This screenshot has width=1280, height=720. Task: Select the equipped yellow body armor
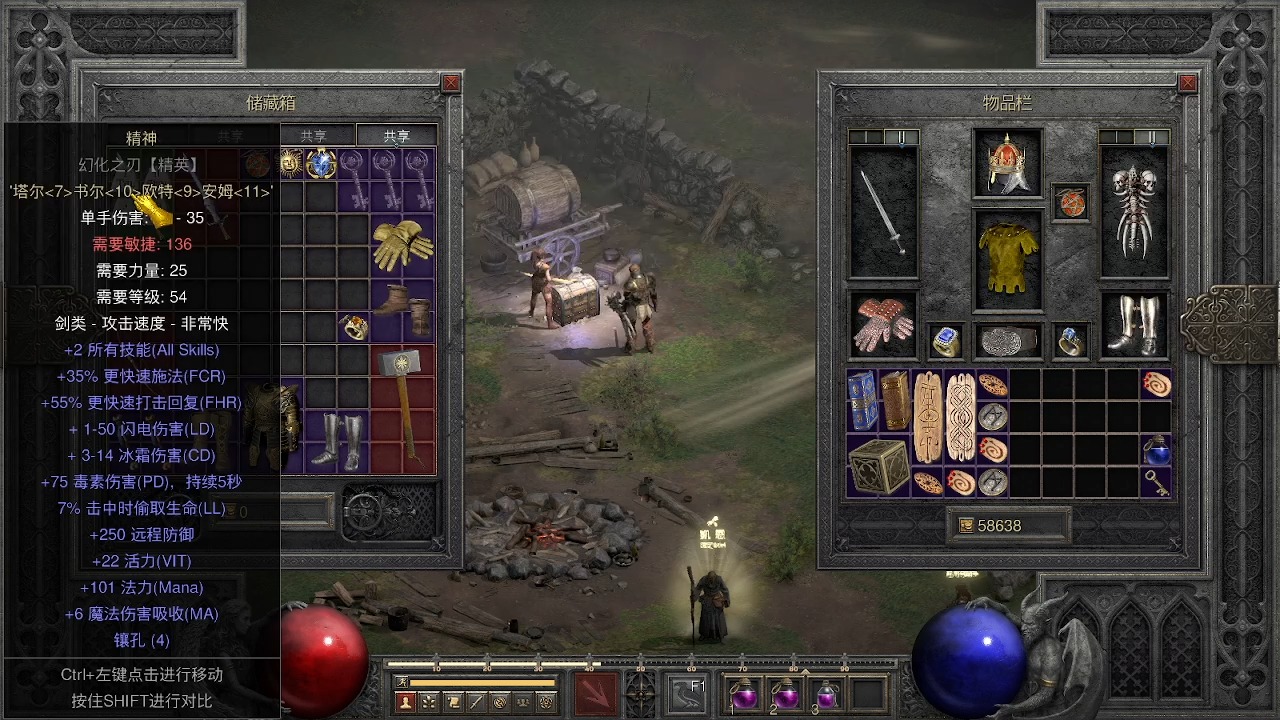[1007, 260]
